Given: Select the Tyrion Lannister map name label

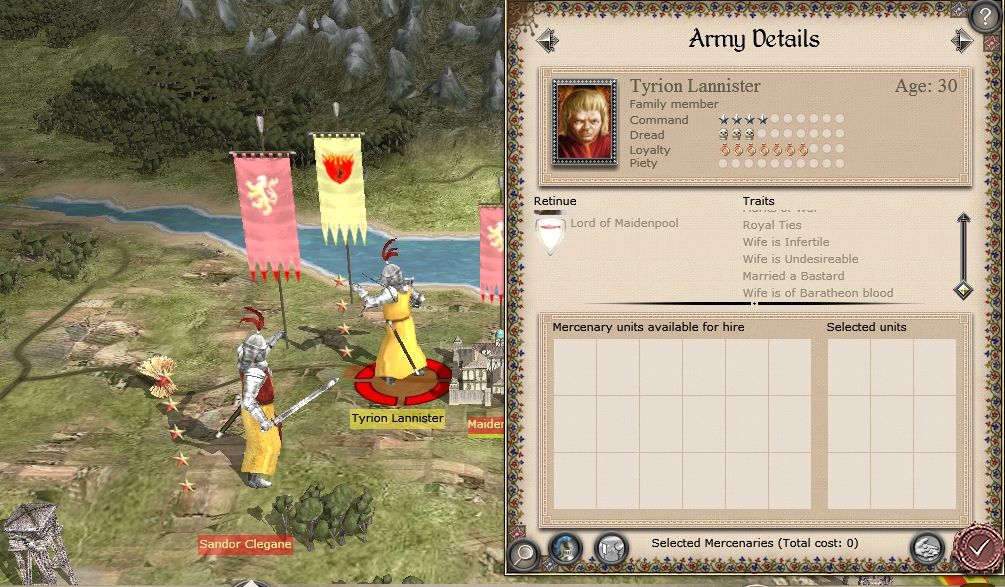Looking at the screenshot, I should (x=397, y=418).
